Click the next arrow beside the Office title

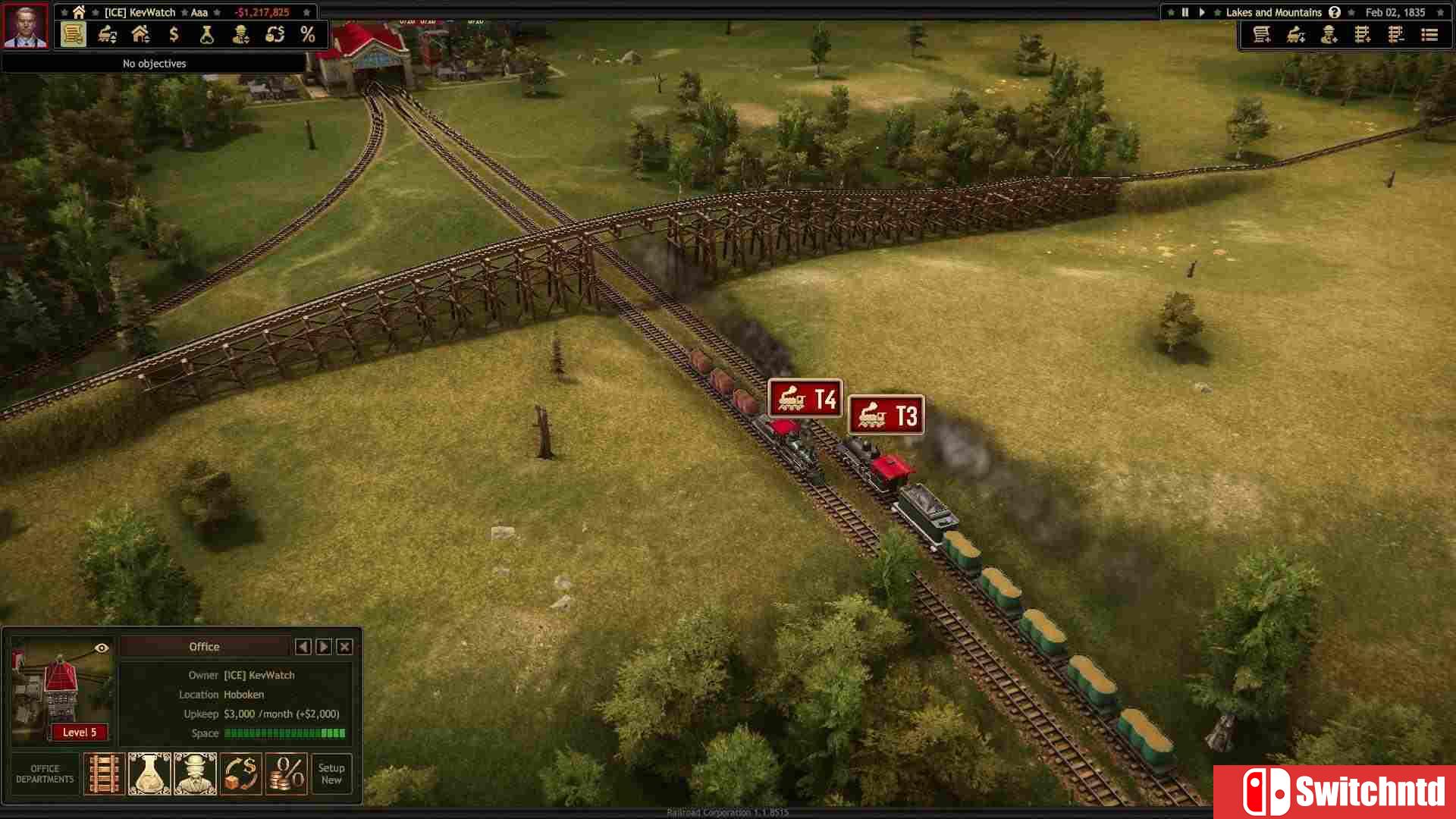pos(324,646)
